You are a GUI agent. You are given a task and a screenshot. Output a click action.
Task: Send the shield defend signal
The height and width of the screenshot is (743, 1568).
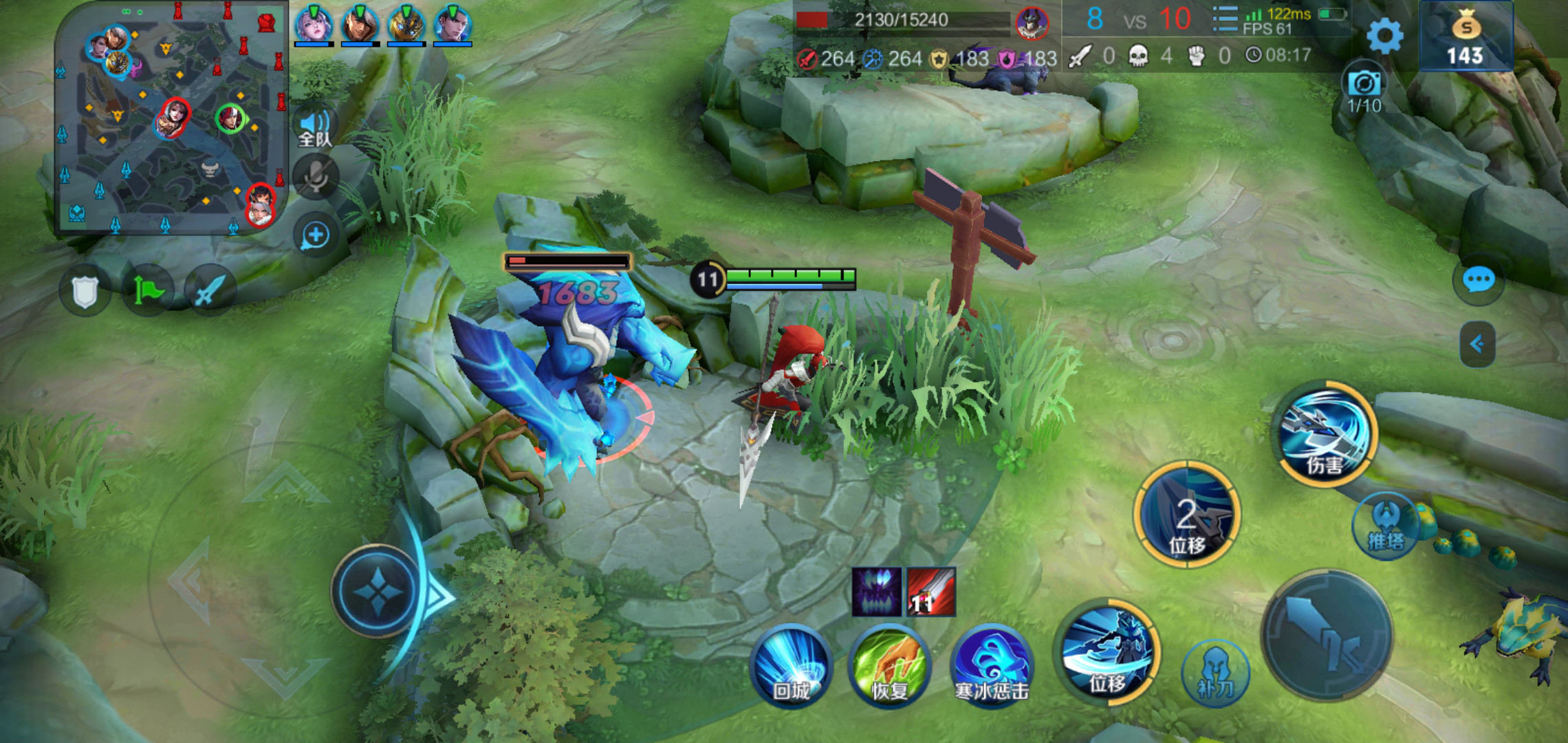85,291
